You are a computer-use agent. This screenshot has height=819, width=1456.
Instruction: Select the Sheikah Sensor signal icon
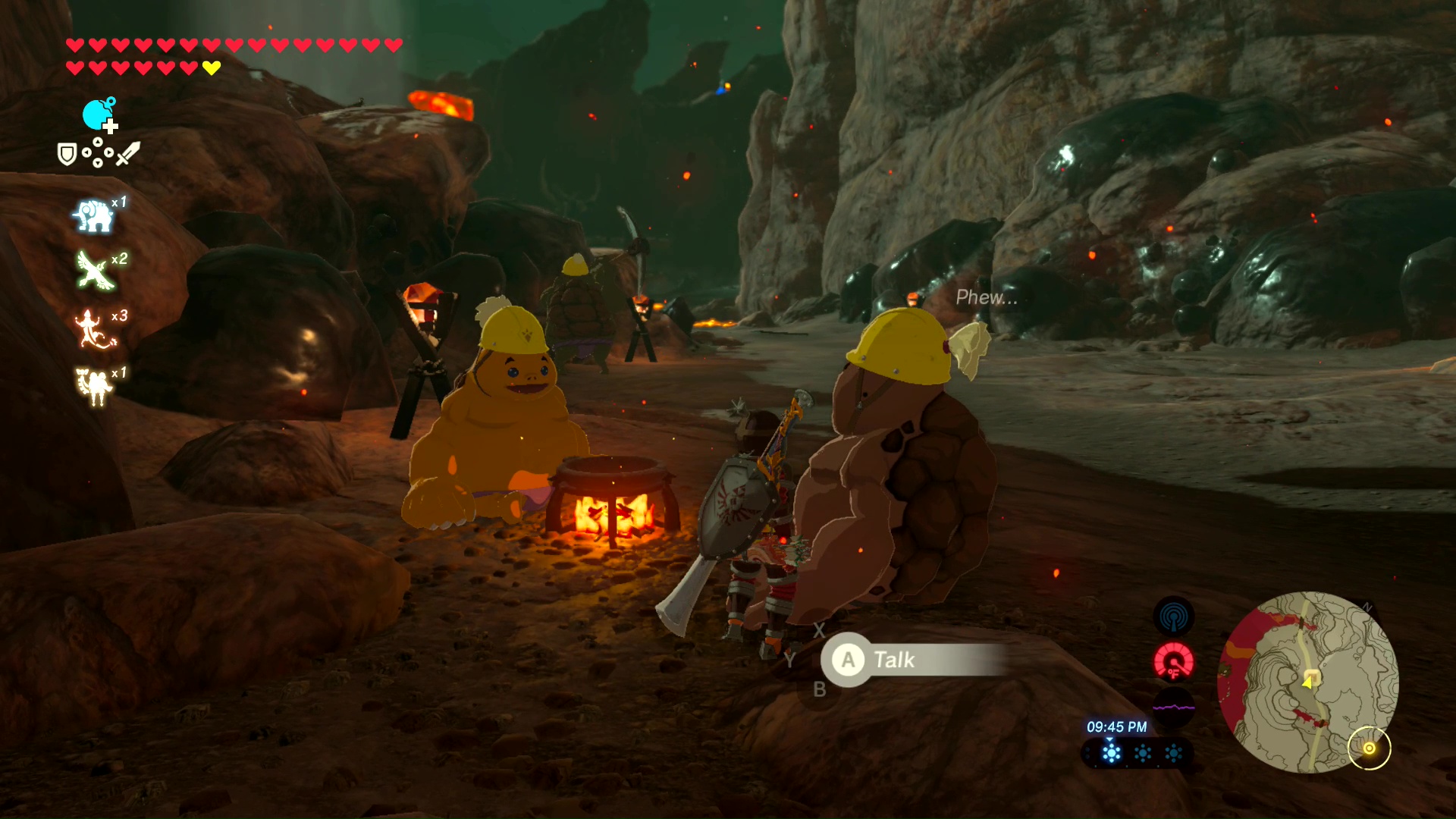(1173, 617)
